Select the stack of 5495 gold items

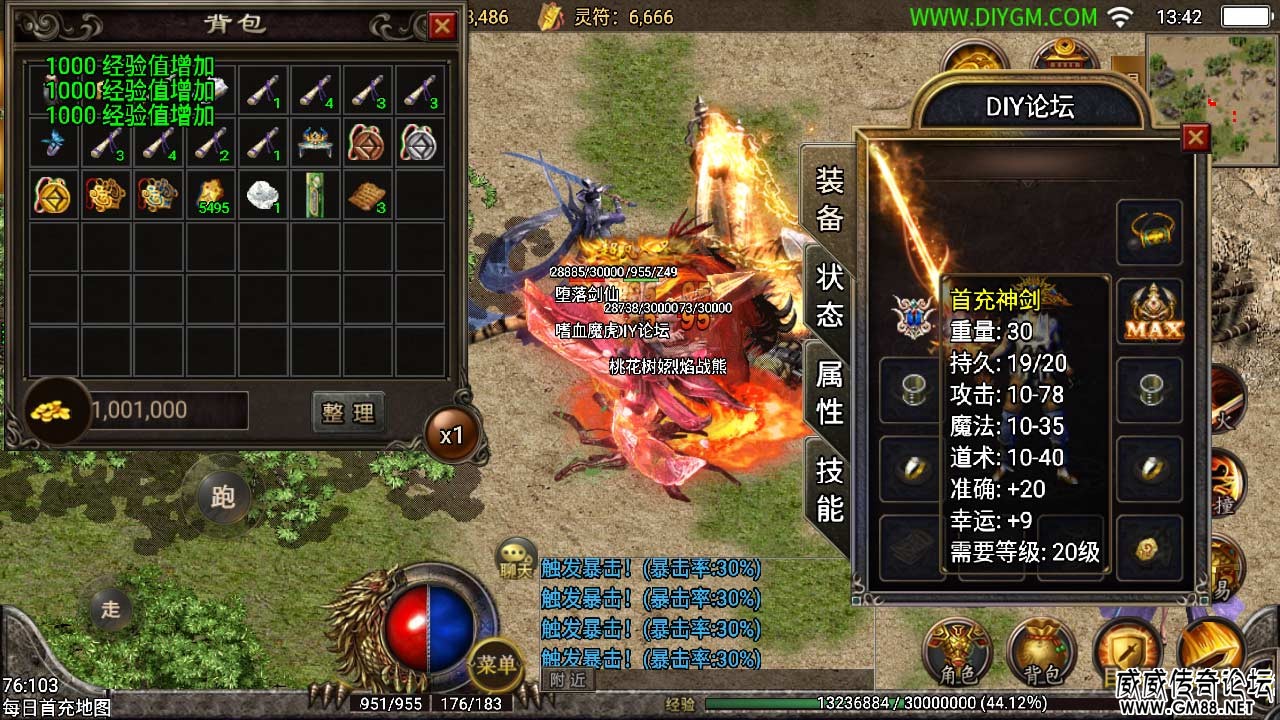(x=212, y=194)
